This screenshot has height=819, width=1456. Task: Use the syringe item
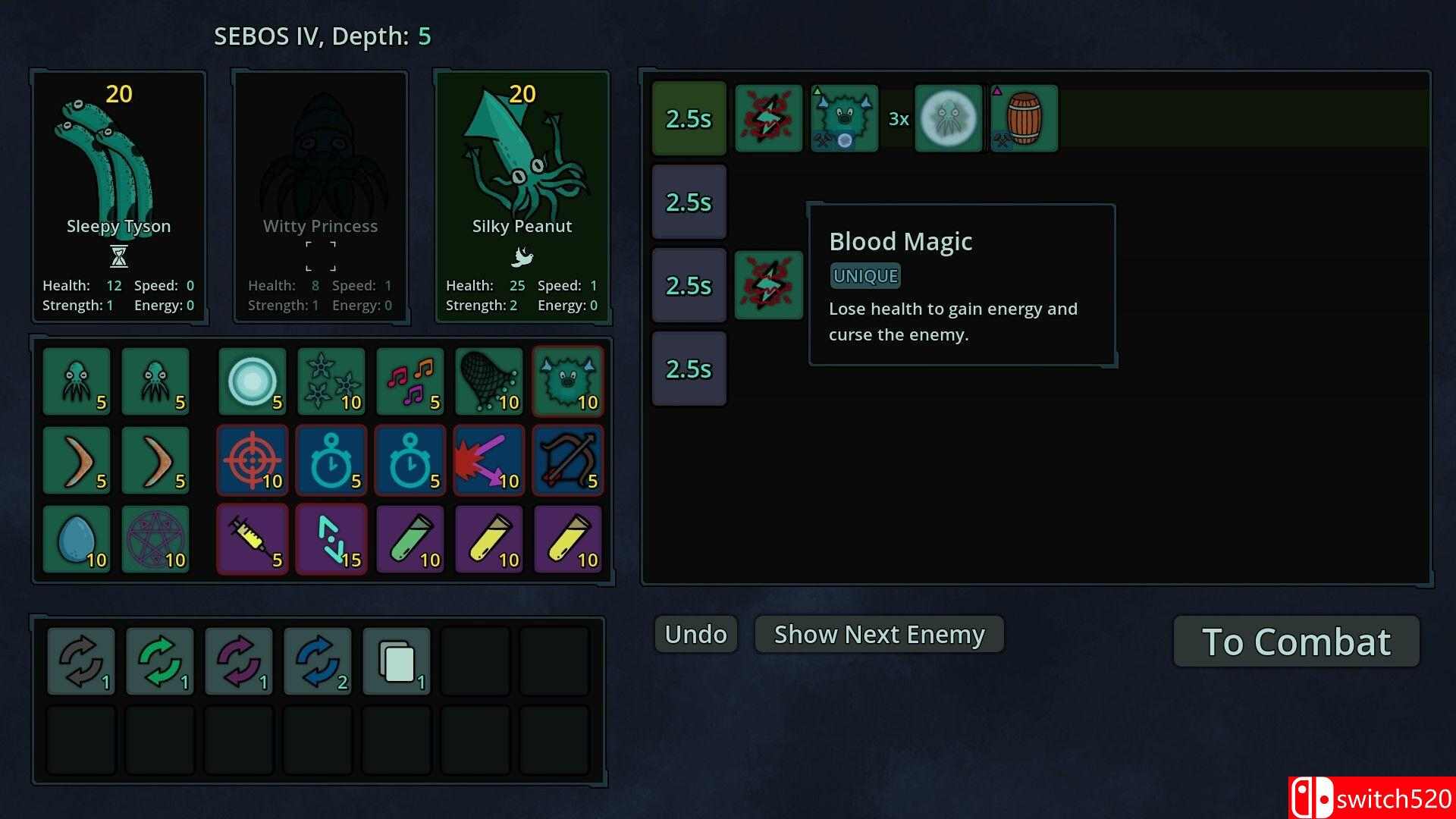pos(253,539)
